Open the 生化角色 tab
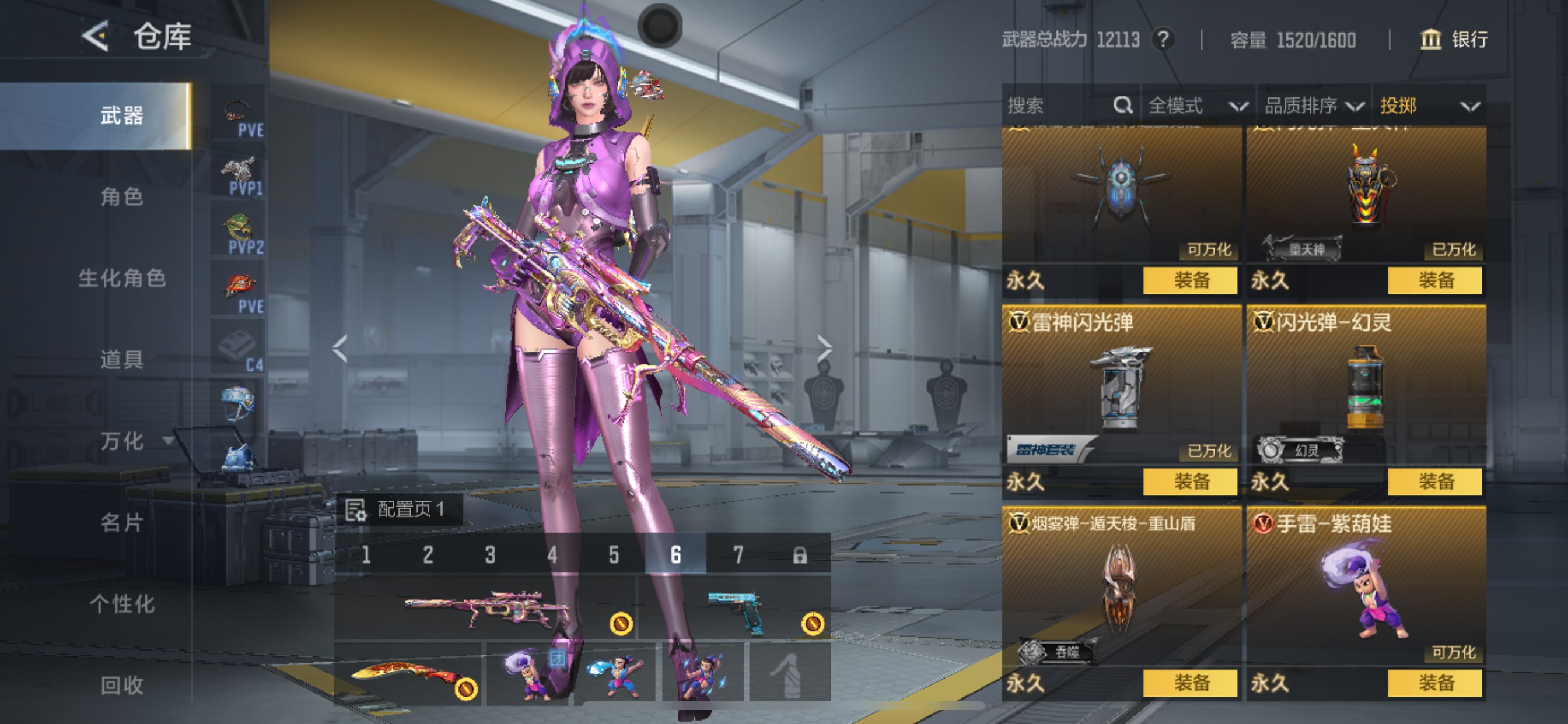The height and width of the screenshot is (724, 1568). pyautogui.click(x=122, y=278)
